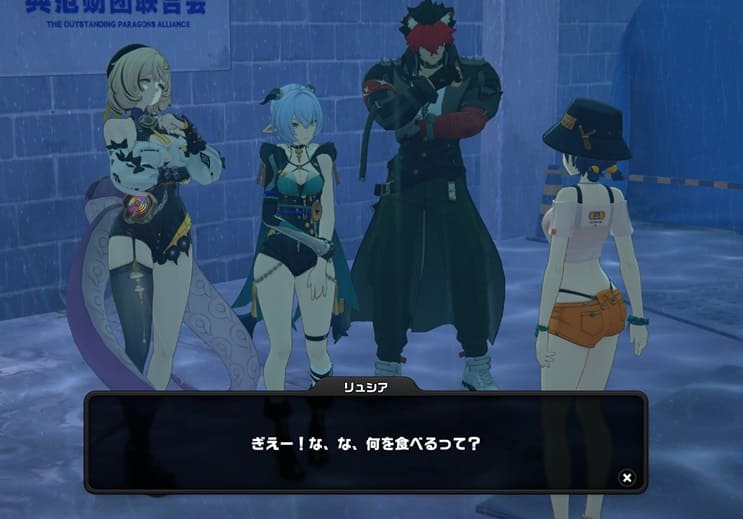This screenshot has height=519, width=743.
Task: Advance the dialogue by clicking the text box
Action: pos(365,442)
